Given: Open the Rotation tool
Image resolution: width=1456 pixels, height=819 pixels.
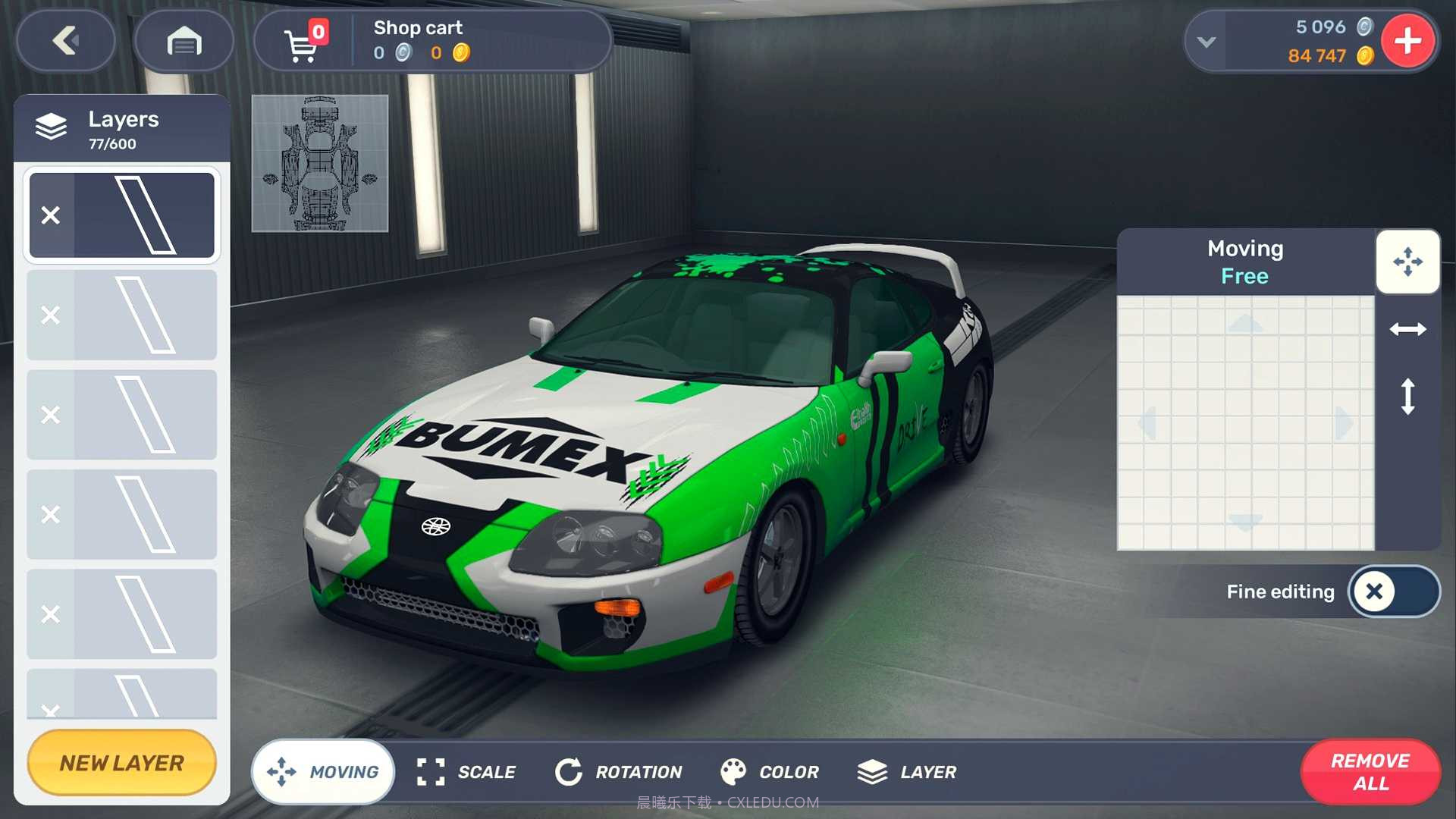Looking at the screenshot, I should pyautogui.click(x=619, y=772).
